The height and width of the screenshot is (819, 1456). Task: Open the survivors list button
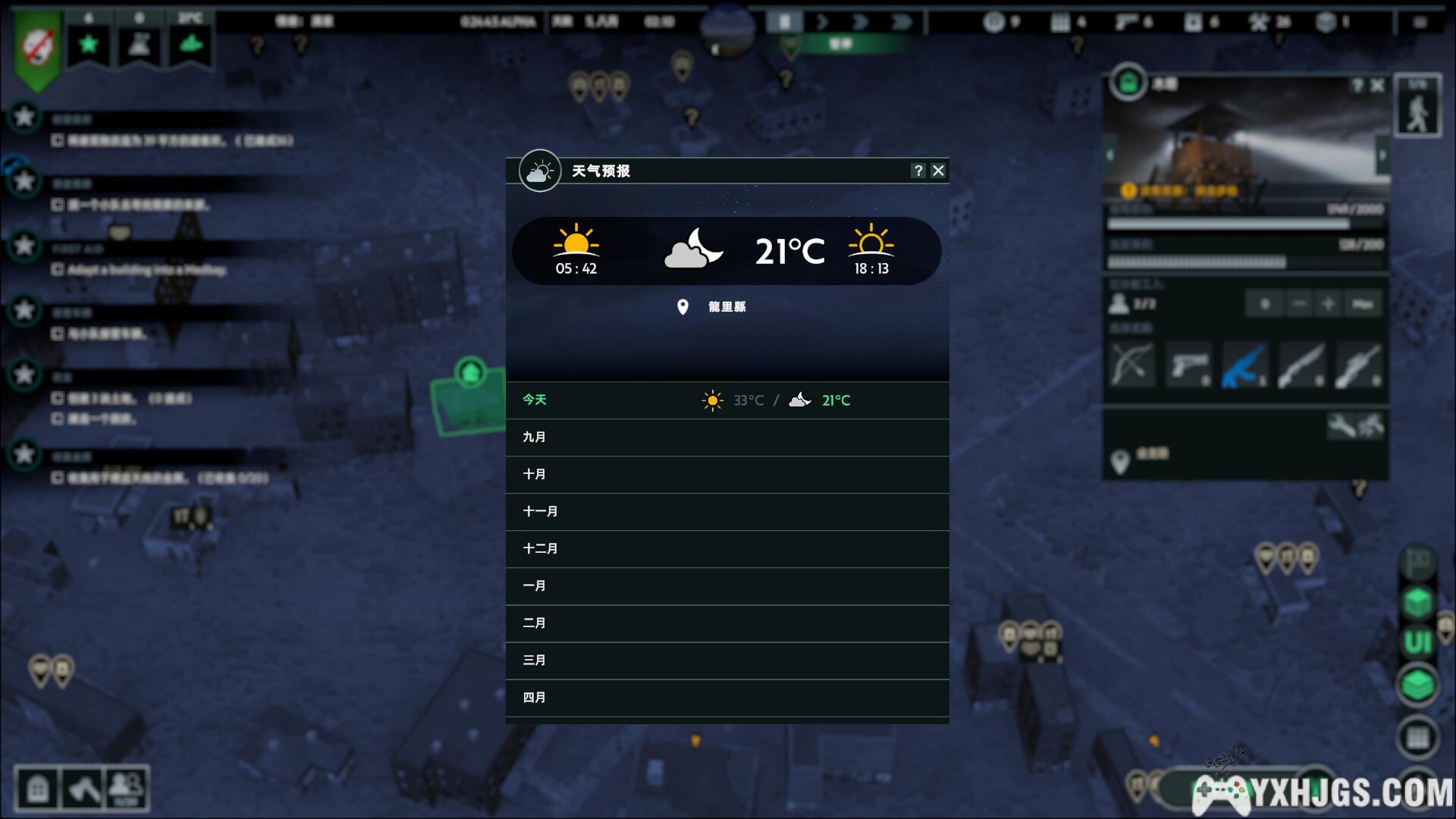tap(126, 789)
